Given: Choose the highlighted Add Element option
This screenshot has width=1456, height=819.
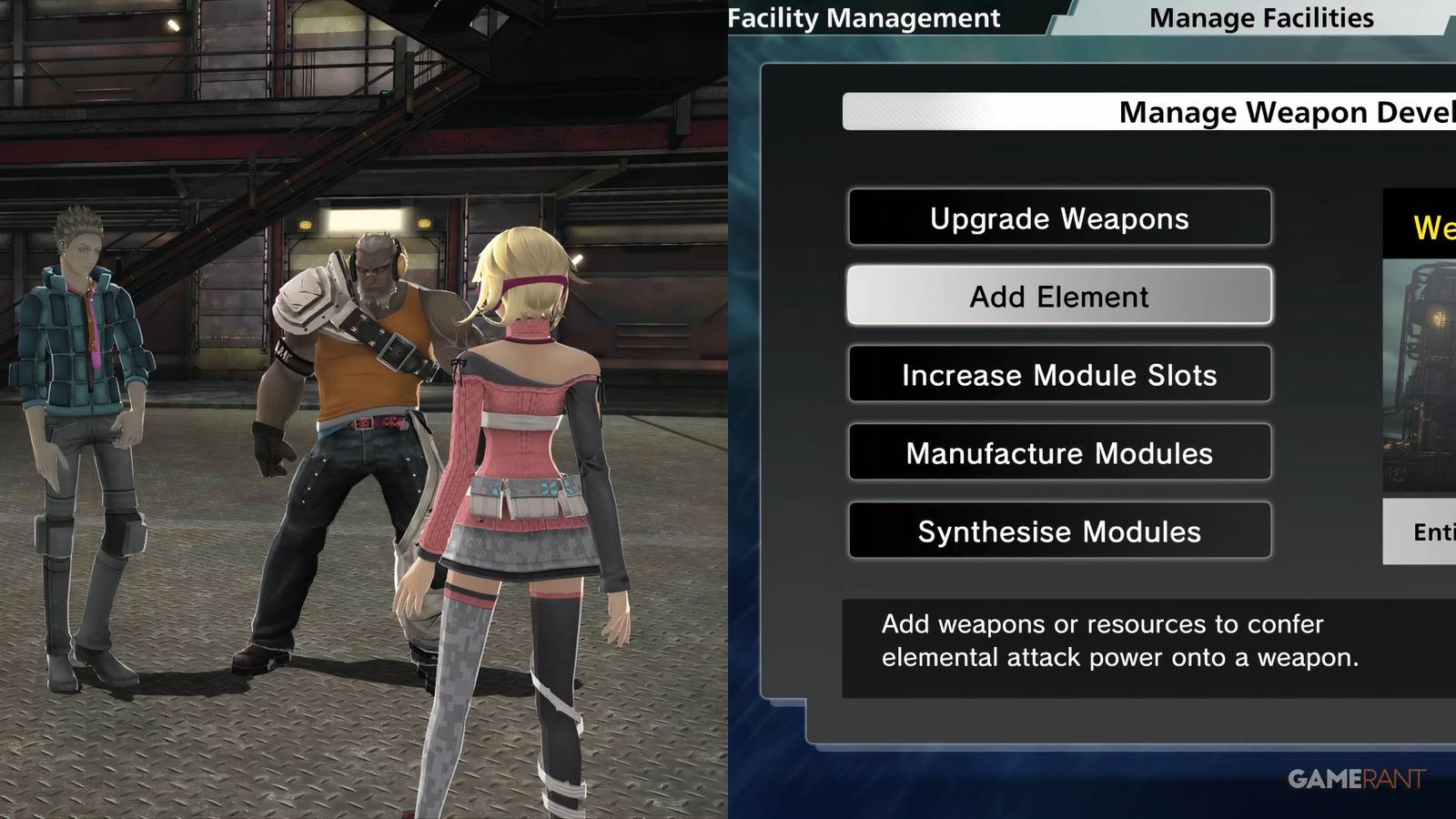Looking at the screenshot, I should click(1058, 296).
